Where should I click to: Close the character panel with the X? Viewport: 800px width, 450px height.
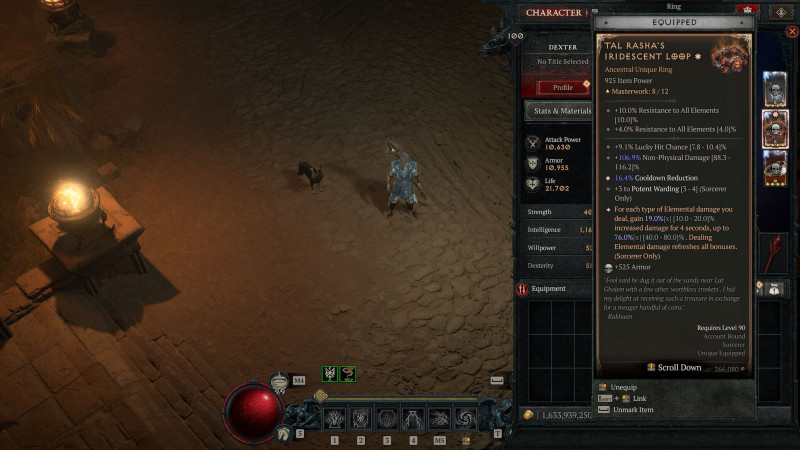click(x=791, y=32)
